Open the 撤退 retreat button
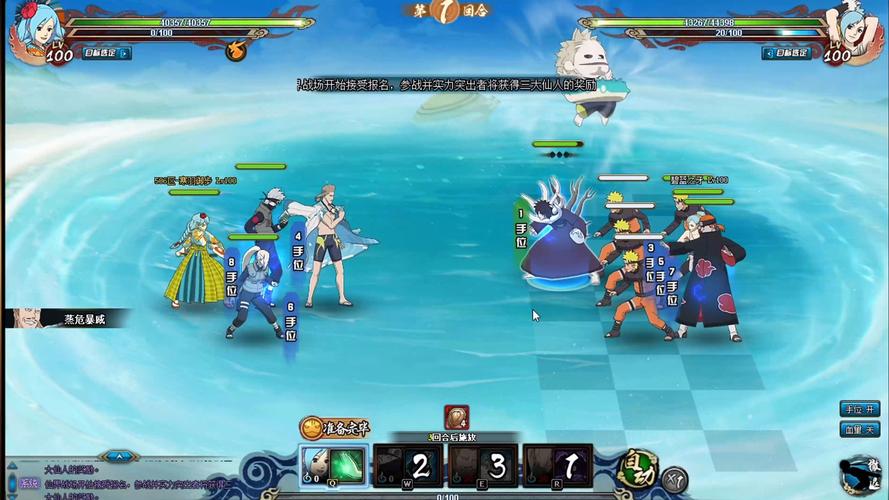This screenshot has width=889, height=500. pos(863,475)
